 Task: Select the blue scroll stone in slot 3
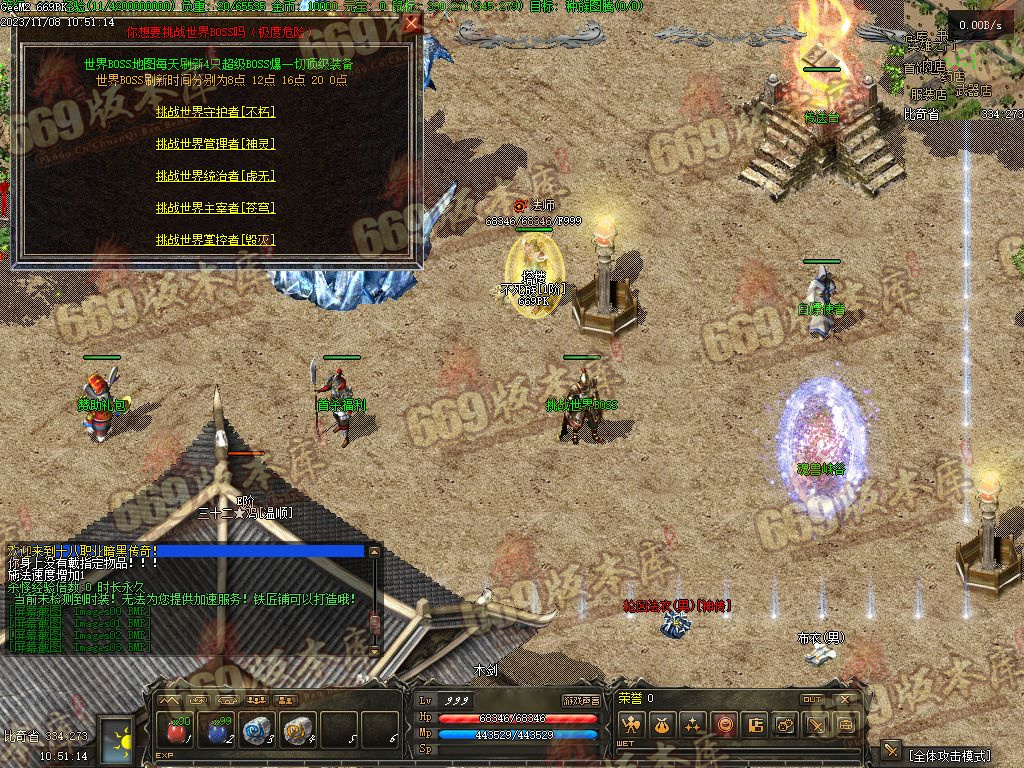point(257,730)
